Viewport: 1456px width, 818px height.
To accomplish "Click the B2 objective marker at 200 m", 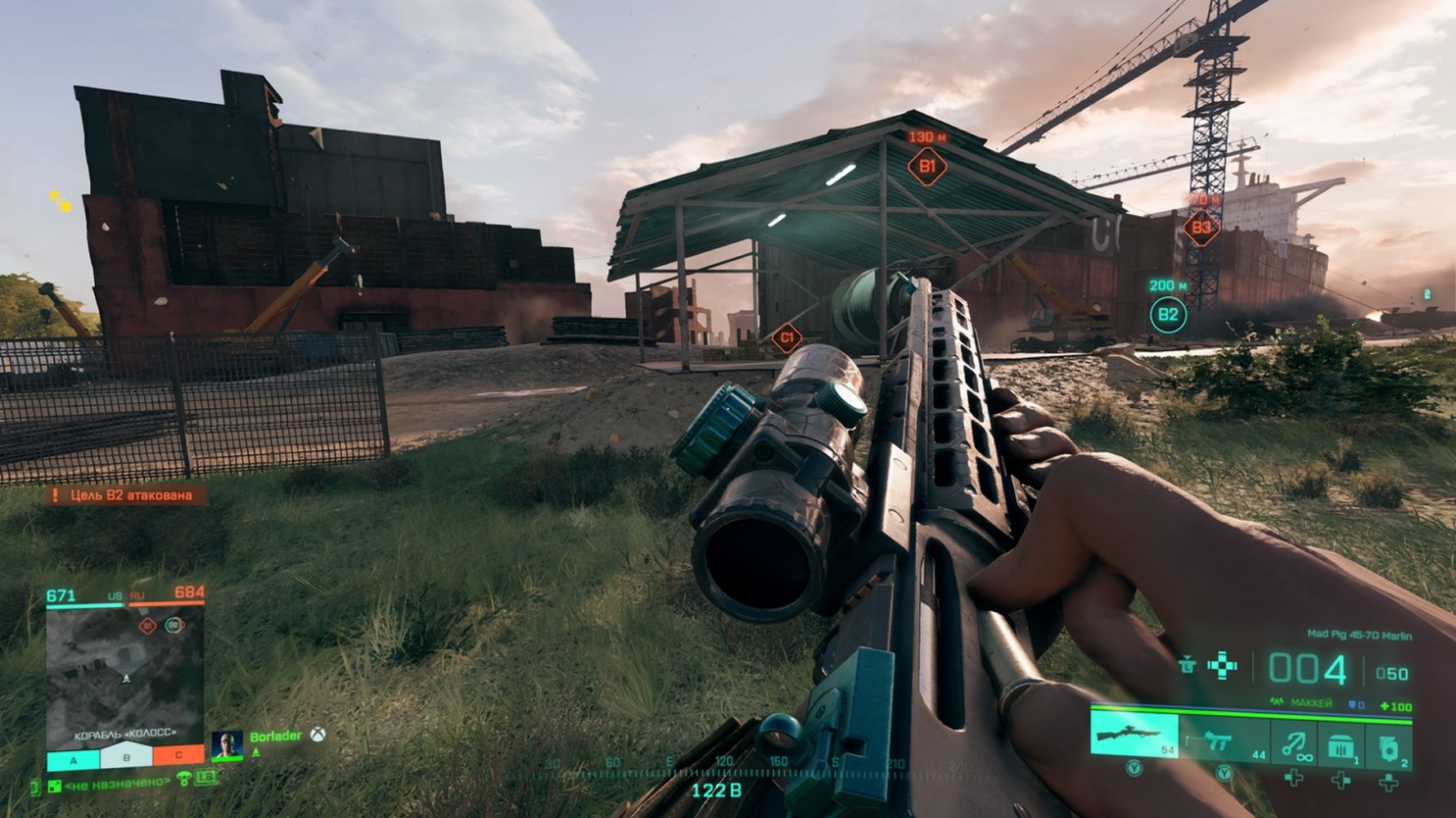I will [x=1168, y=314].
